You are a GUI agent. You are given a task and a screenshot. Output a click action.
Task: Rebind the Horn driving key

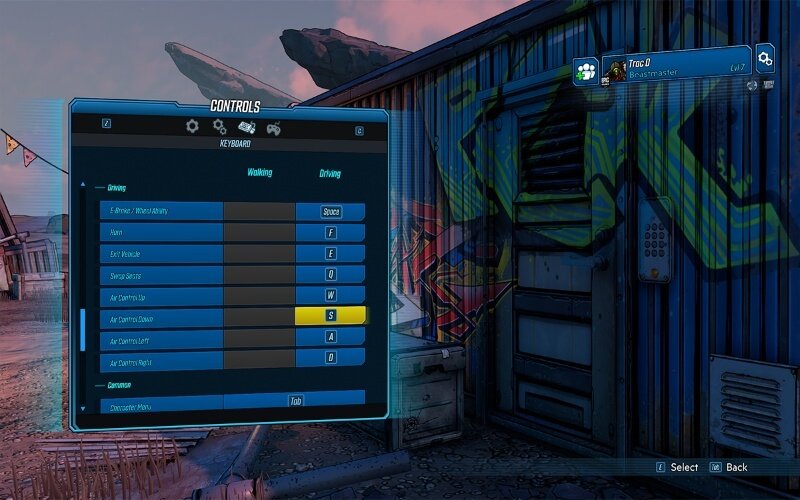(x=330, y=233)
